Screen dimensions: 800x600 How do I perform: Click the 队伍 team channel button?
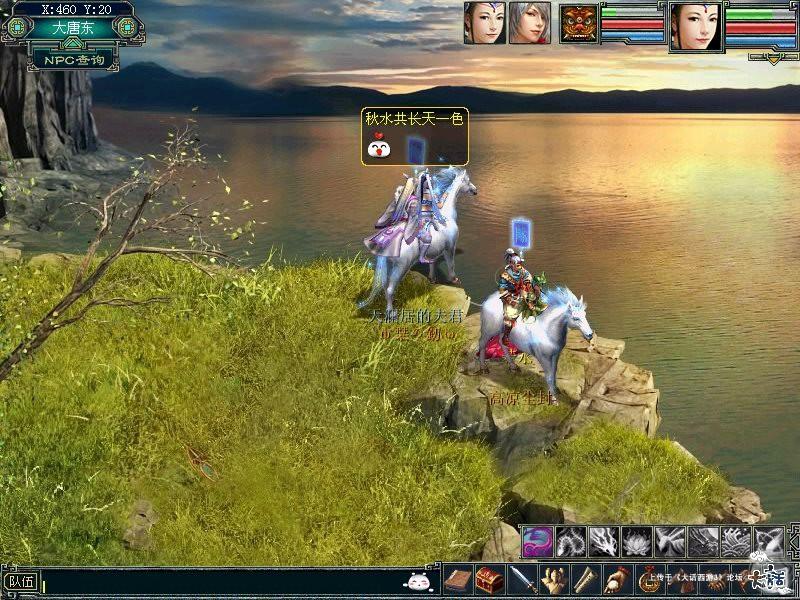click(x=20, y=580)
